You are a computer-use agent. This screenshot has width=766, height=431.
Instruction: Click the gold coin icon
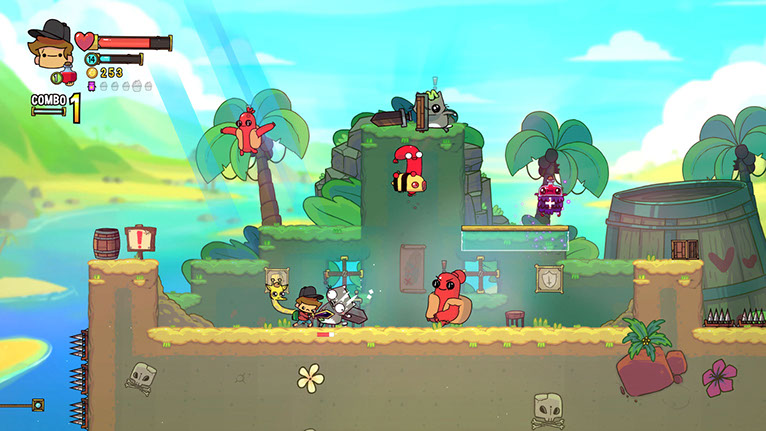click(x=92, y=73)
